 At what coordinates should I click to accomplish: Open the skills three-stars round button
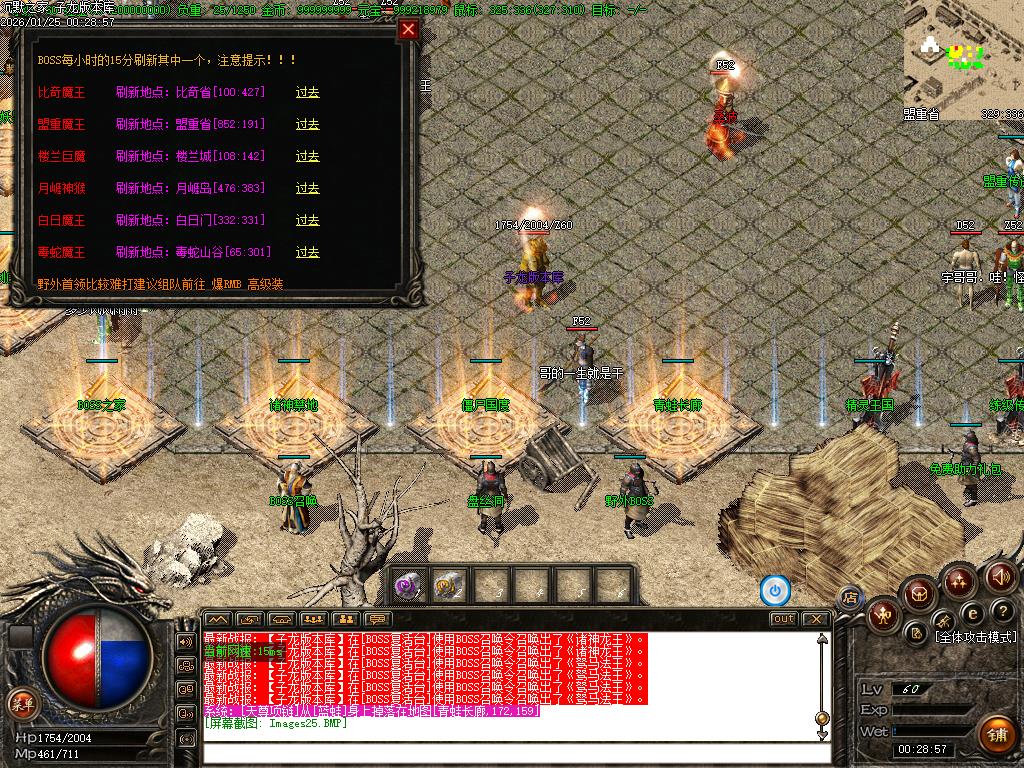coord(959,580)
